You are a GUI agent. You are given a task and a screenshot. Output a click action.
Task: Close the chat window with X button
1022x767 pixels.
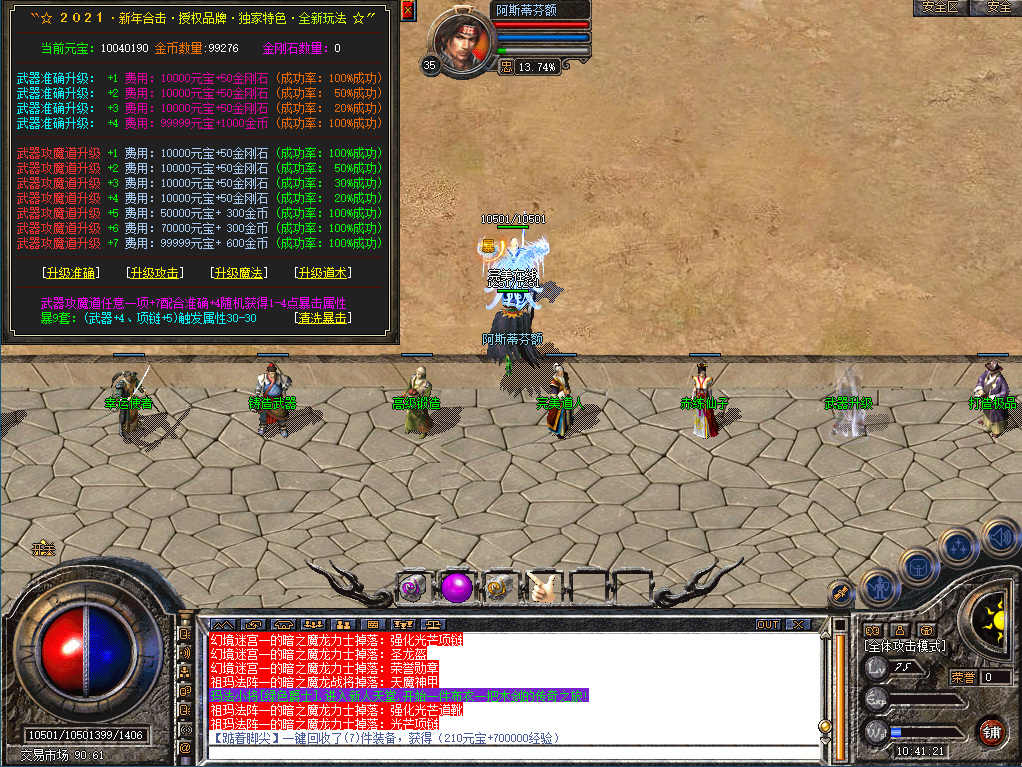point(797,624)
